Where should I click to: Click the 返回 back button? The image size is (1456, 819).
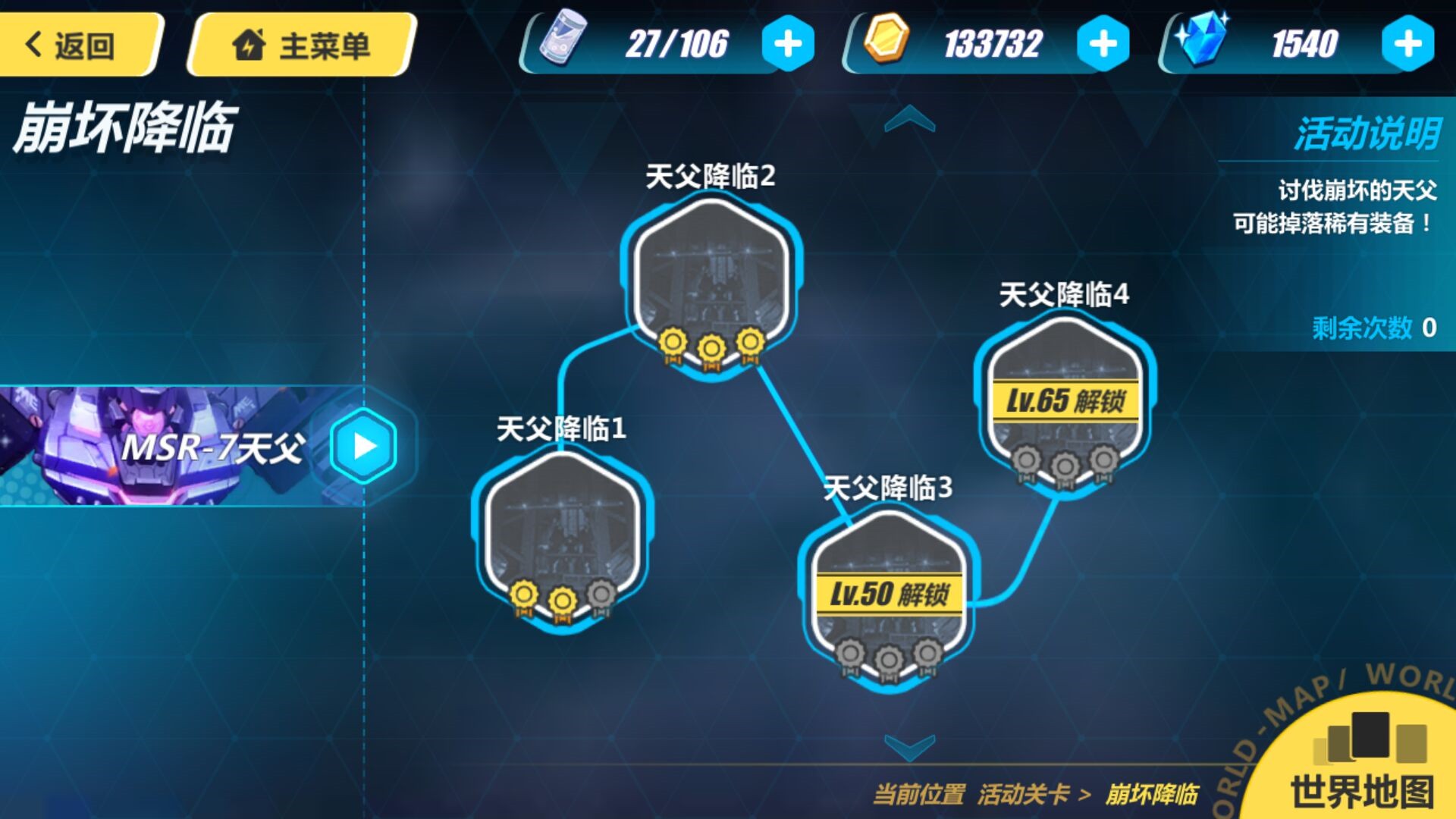(x=76, y=43)
